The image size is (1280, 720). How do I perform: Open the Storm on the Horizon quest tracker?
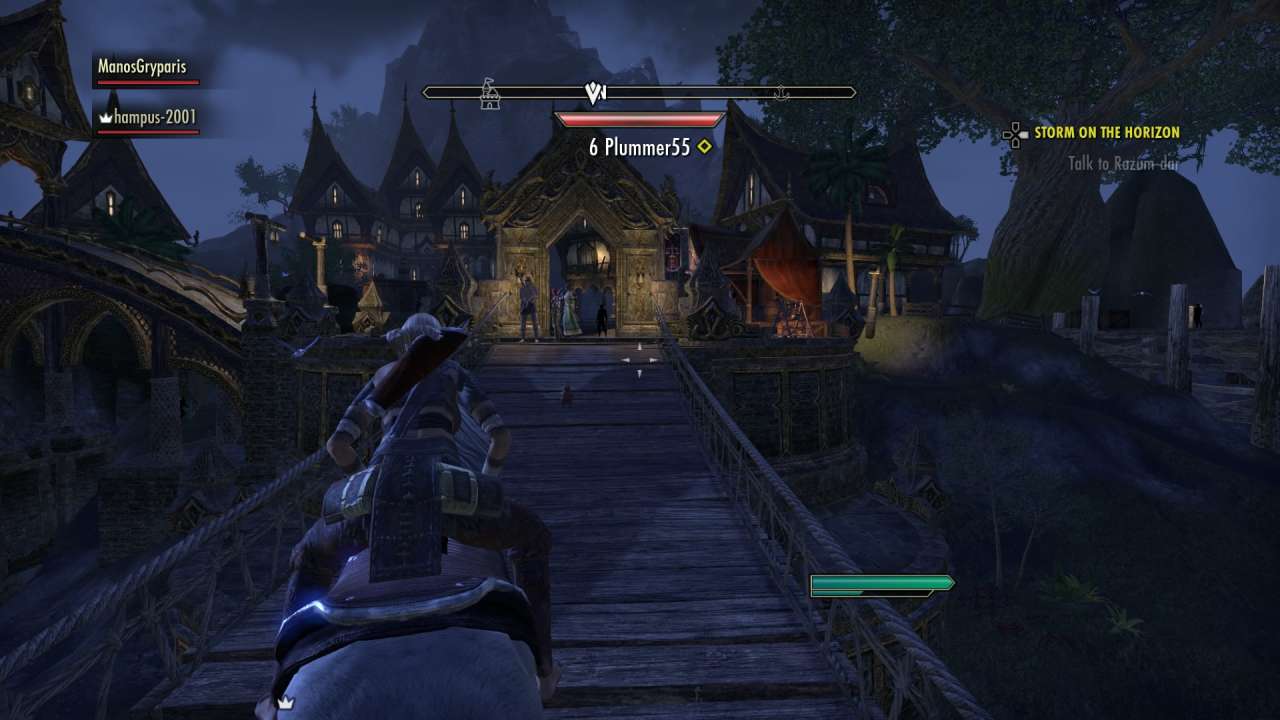pos(1106,132)
